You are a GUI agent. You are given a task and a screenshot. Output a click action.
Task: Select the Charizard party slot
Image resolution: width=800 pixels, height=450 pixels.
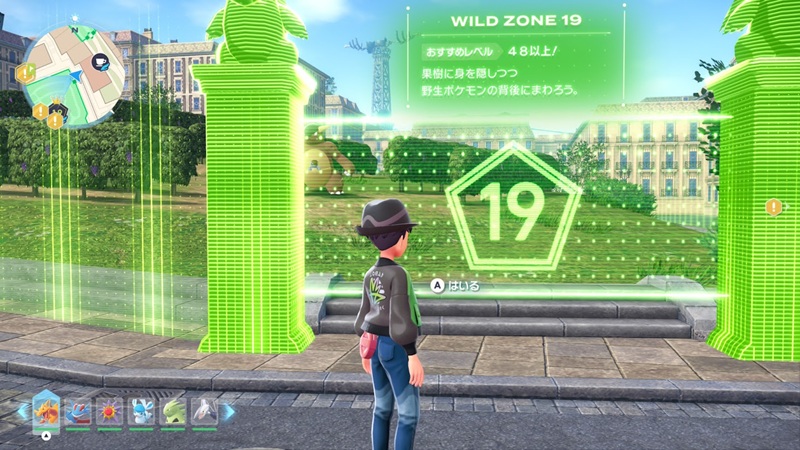[x=46, y=408]
